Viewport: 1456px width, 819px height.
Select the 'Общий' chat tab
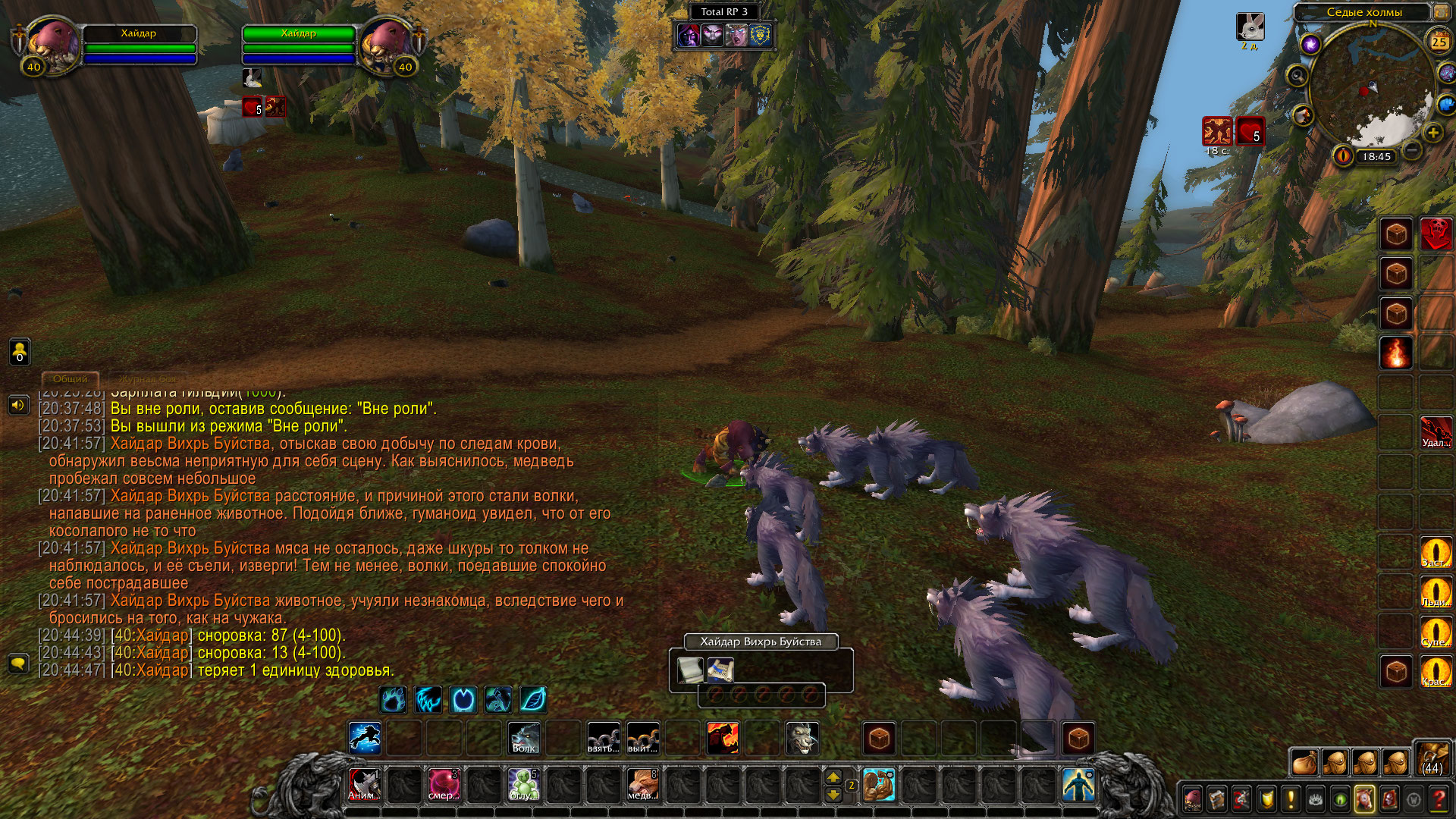coord(70,378)
